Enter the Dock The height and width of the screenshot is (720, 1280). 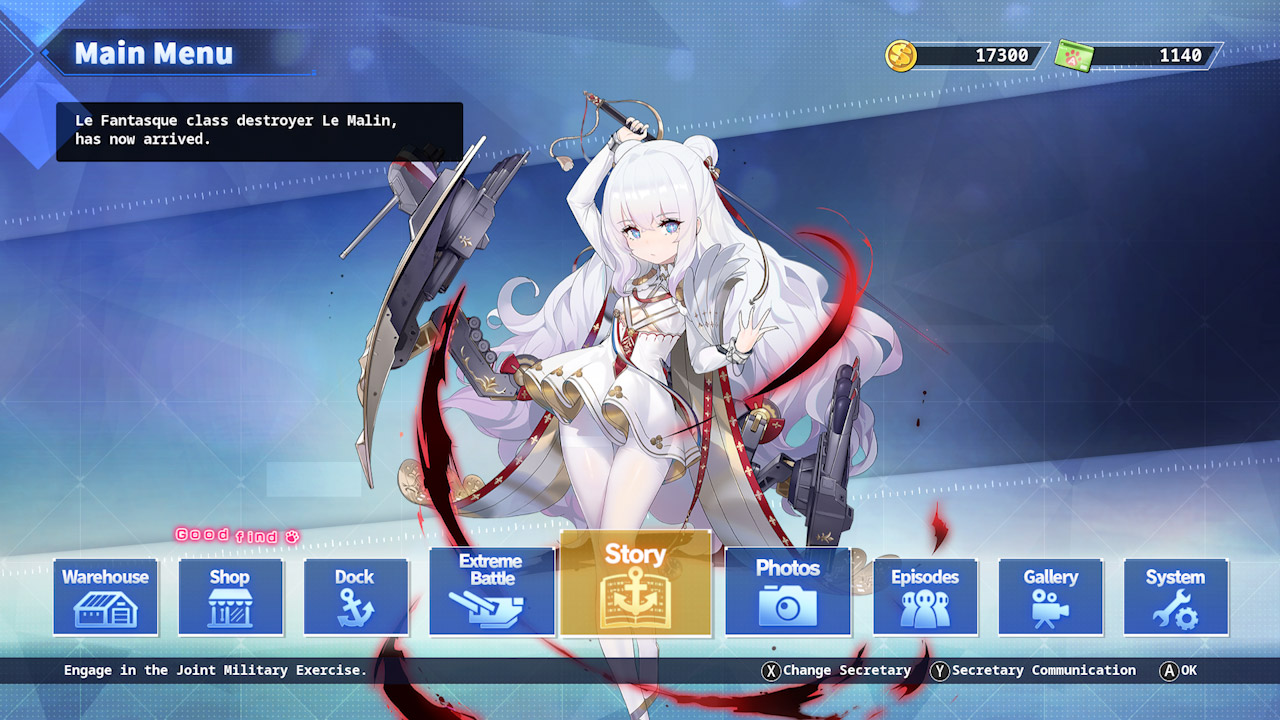[356, 597]
